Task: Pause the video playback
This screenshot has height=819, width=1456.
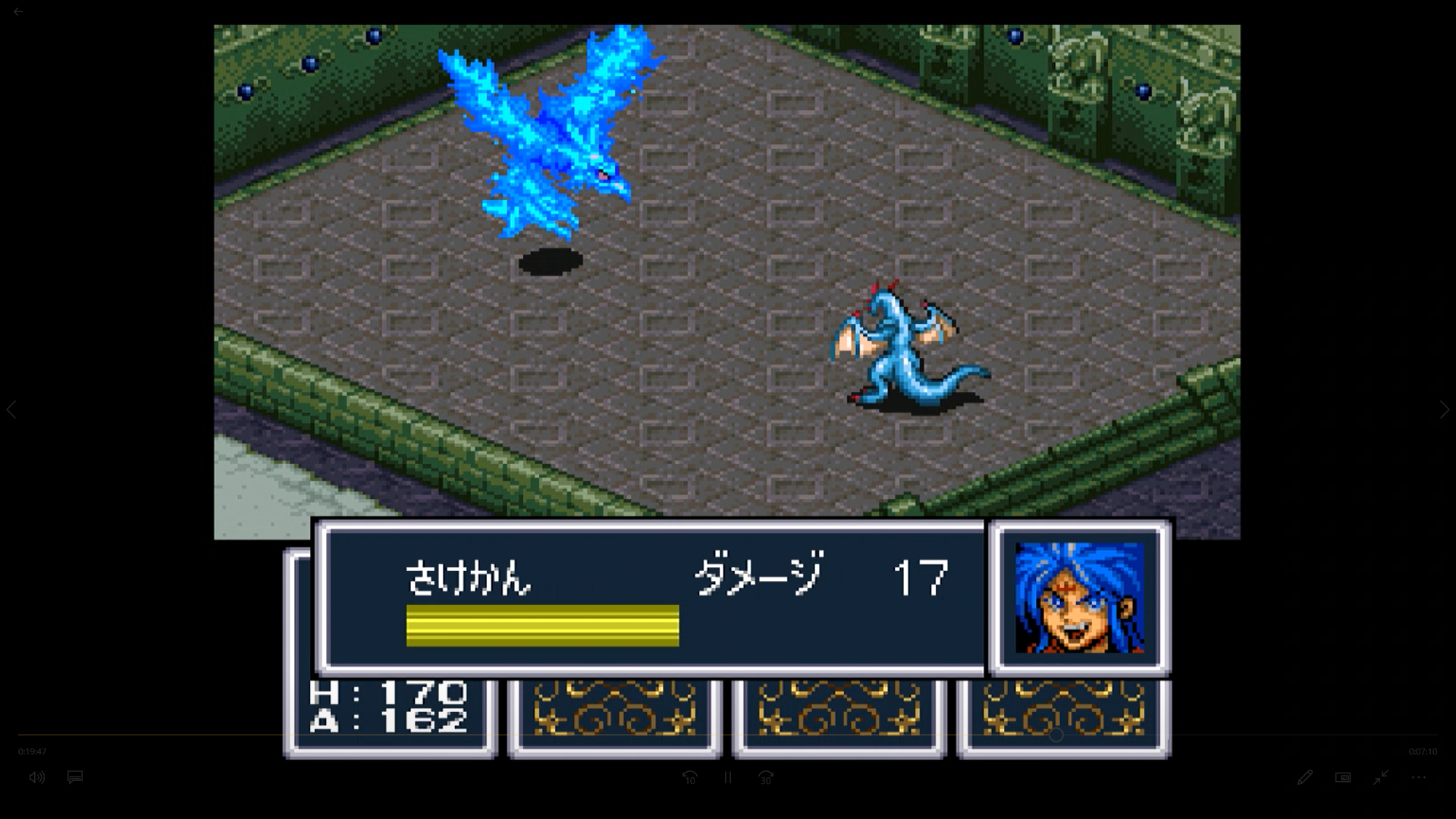Action: click(727, 777)
